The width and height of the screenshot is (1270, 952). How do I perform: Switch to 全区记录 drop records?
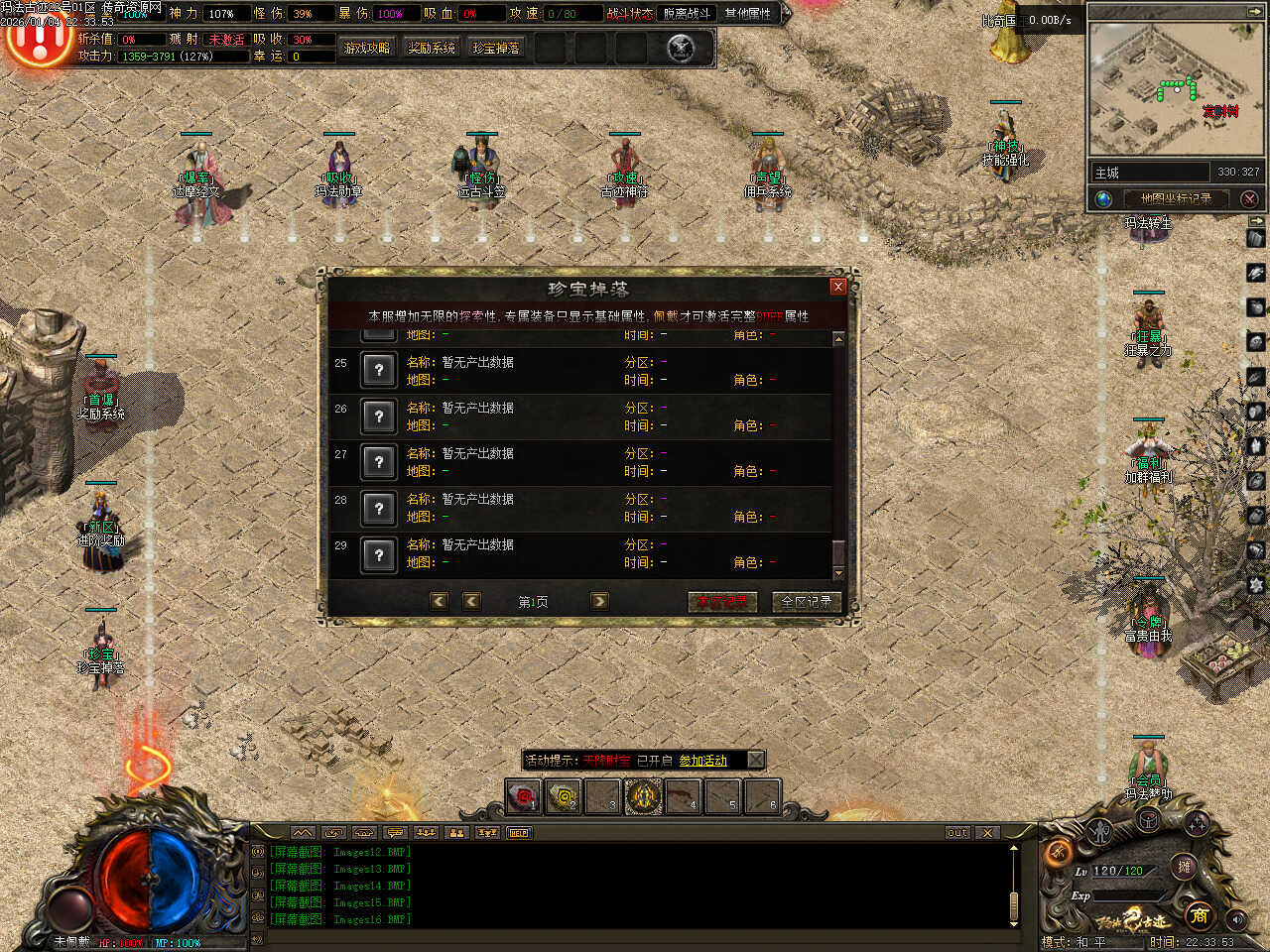point(806,602)
